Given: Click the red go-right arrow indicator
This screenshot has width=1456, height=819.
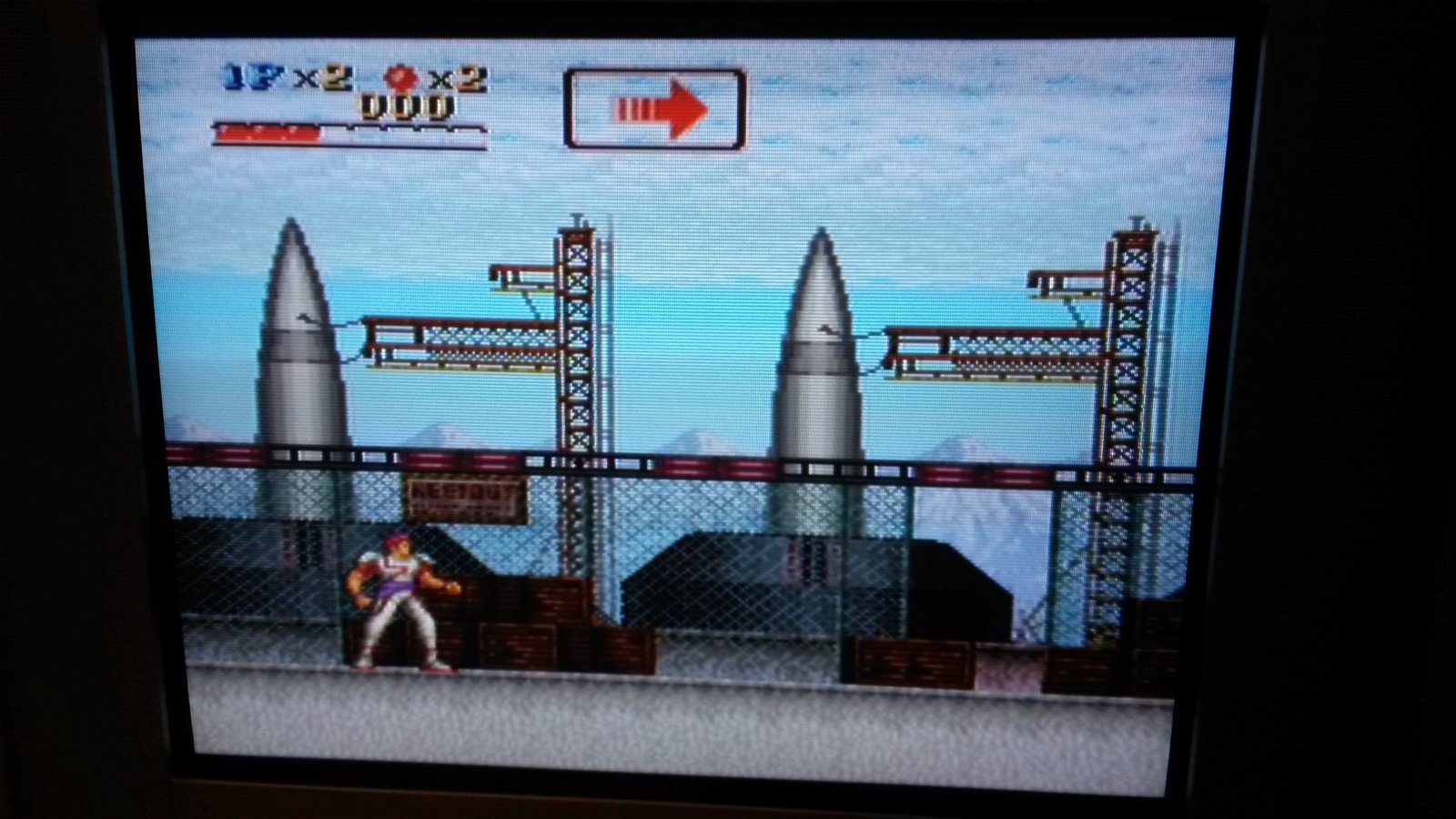Looking at the screenshot, I should coord(662,109).
